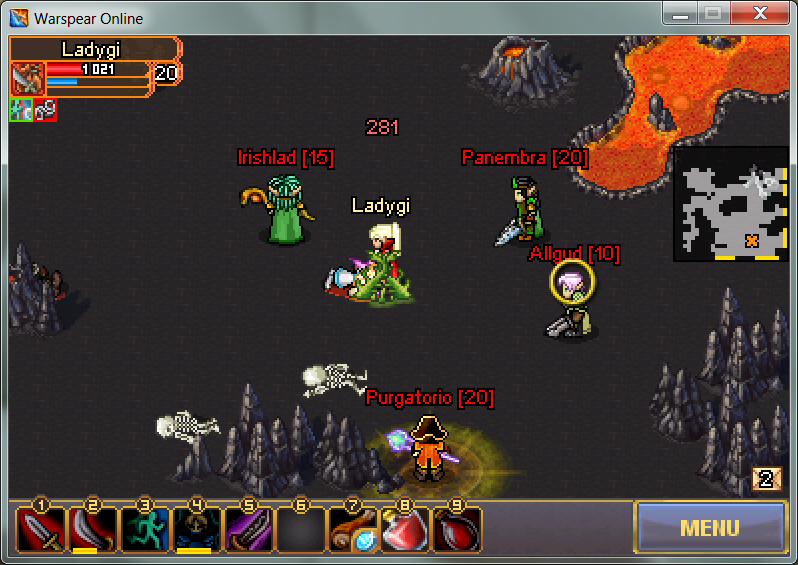Open the MENU button
The width and height of the screenshot is (798, 565).
click(709, 527)
